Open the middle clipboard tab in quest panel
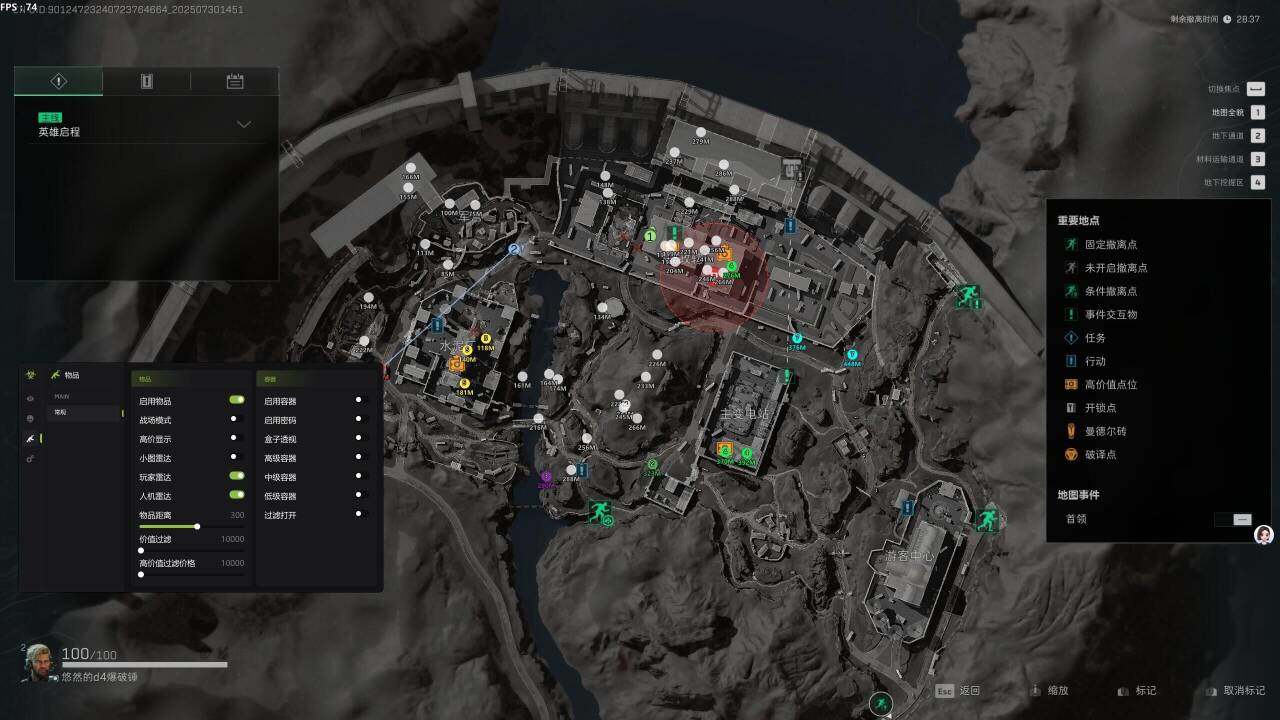Image resolution: width=1280 pixels, height=720 pixels. pyautogui.click(x=147, y=82)
